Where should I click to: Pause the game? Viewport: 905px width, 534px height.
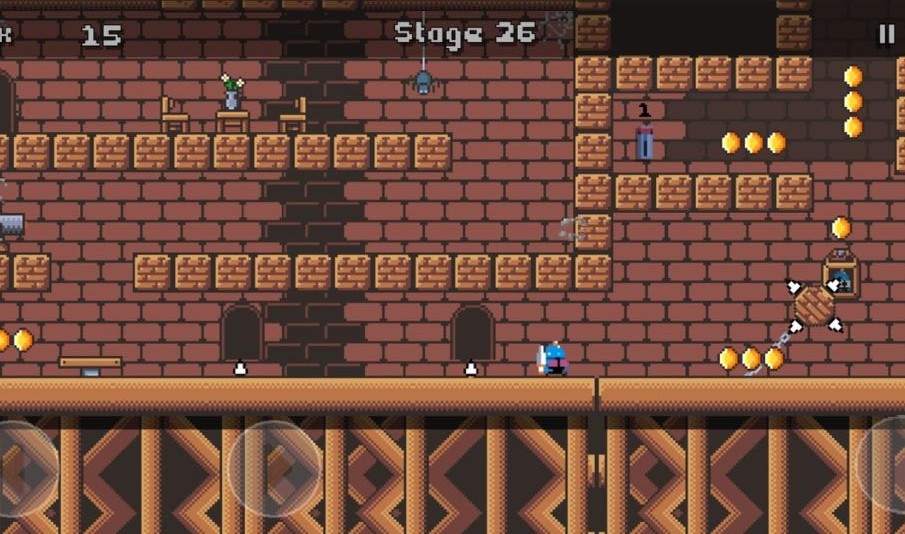[x=886, y=34]
